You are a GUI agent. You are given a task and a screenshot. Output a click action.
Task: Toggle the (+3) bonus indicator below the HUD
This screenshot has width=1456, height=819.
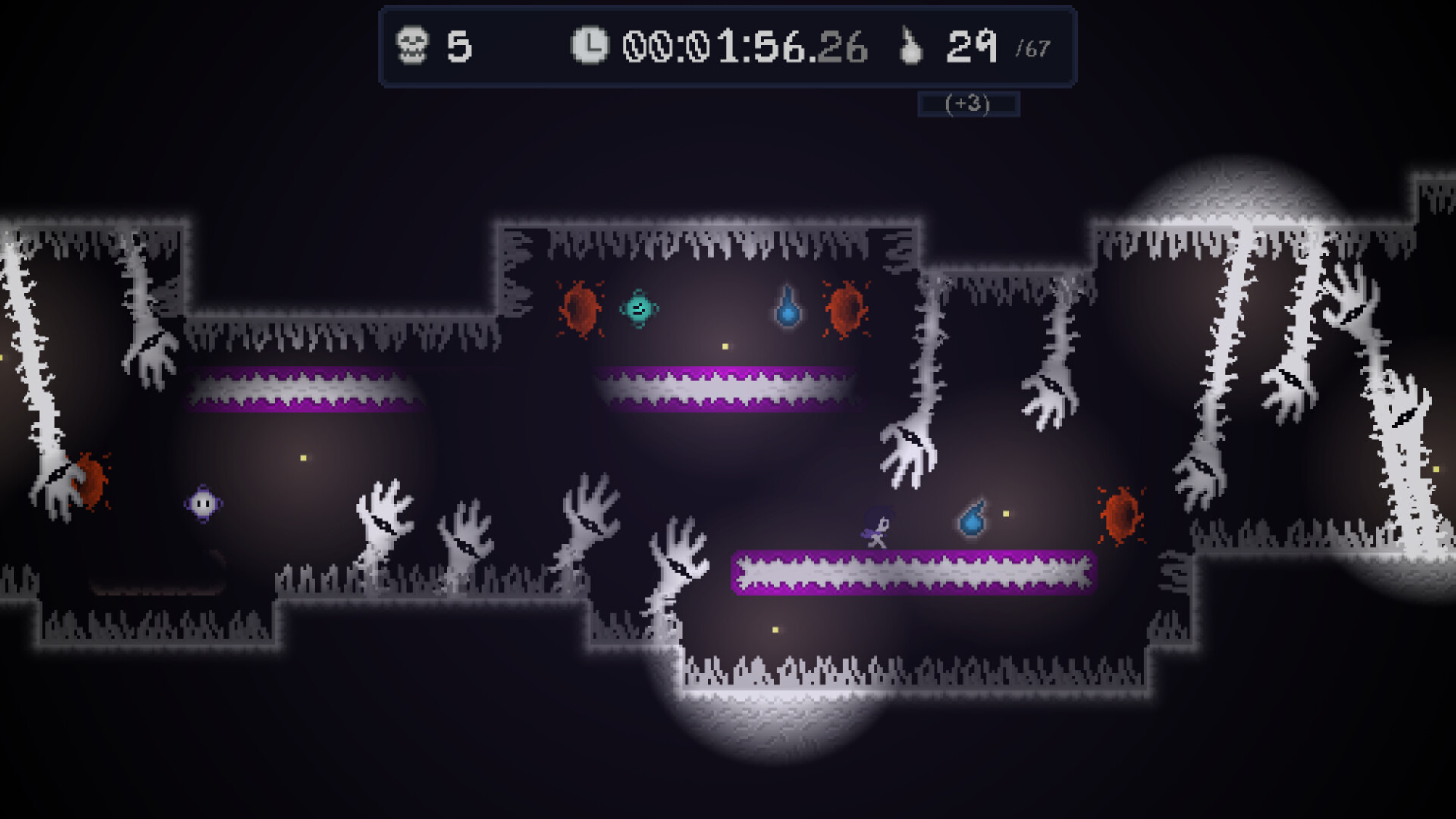coord(966,104)
